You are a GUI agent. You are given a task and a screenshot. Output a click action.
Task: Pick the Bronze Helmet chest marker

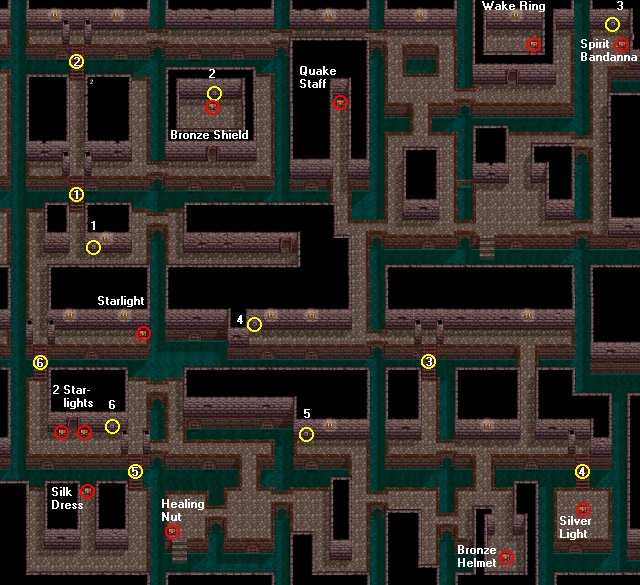[x=507, y=557]
